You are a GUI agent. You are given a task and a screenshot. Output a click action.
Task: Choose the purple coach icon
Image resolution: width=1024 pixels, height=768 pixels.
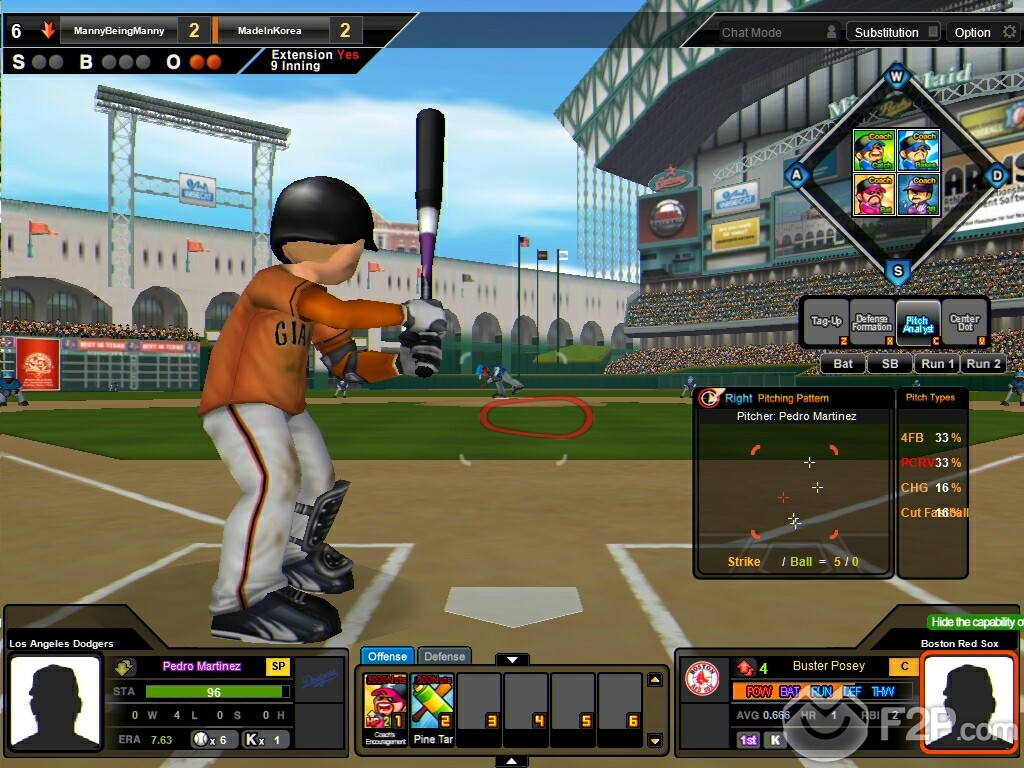[x=918, y=194]
